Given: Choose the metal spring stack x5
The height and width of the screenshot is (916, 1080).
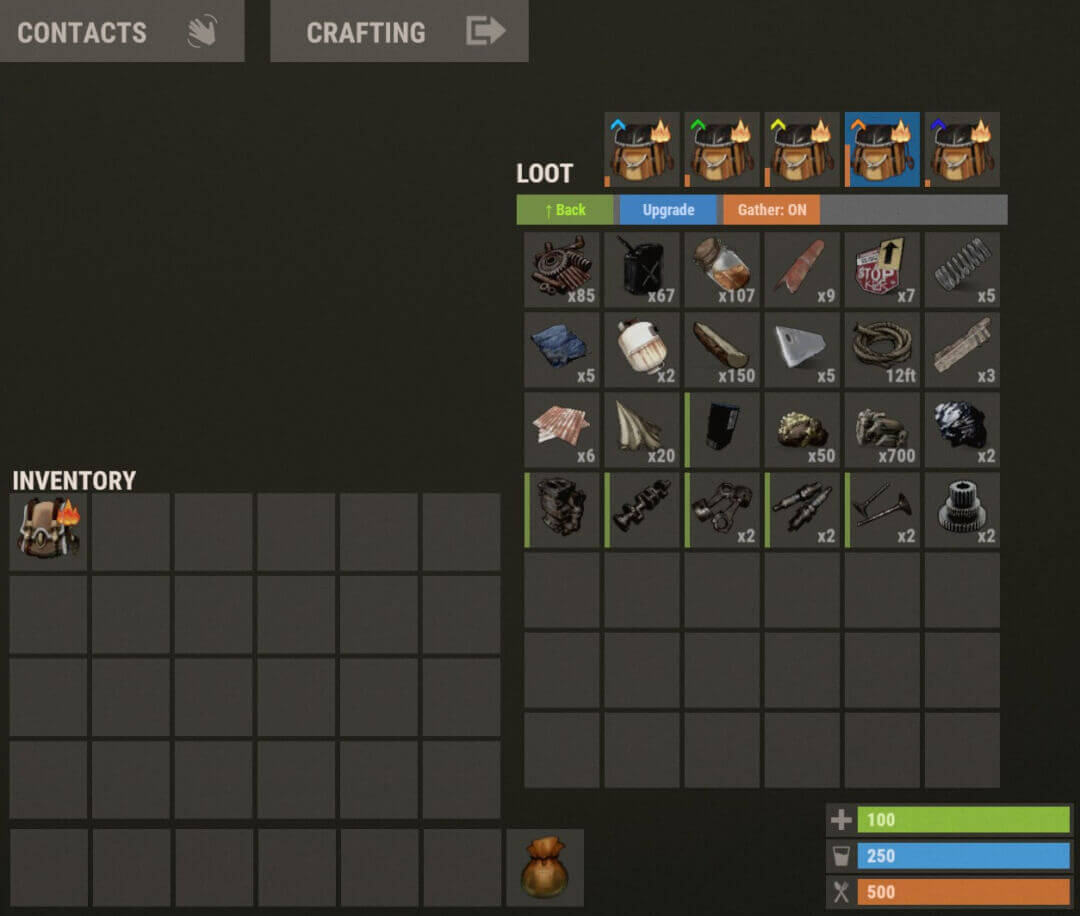Looking at the screenshot, I should (x=962, y=270).
